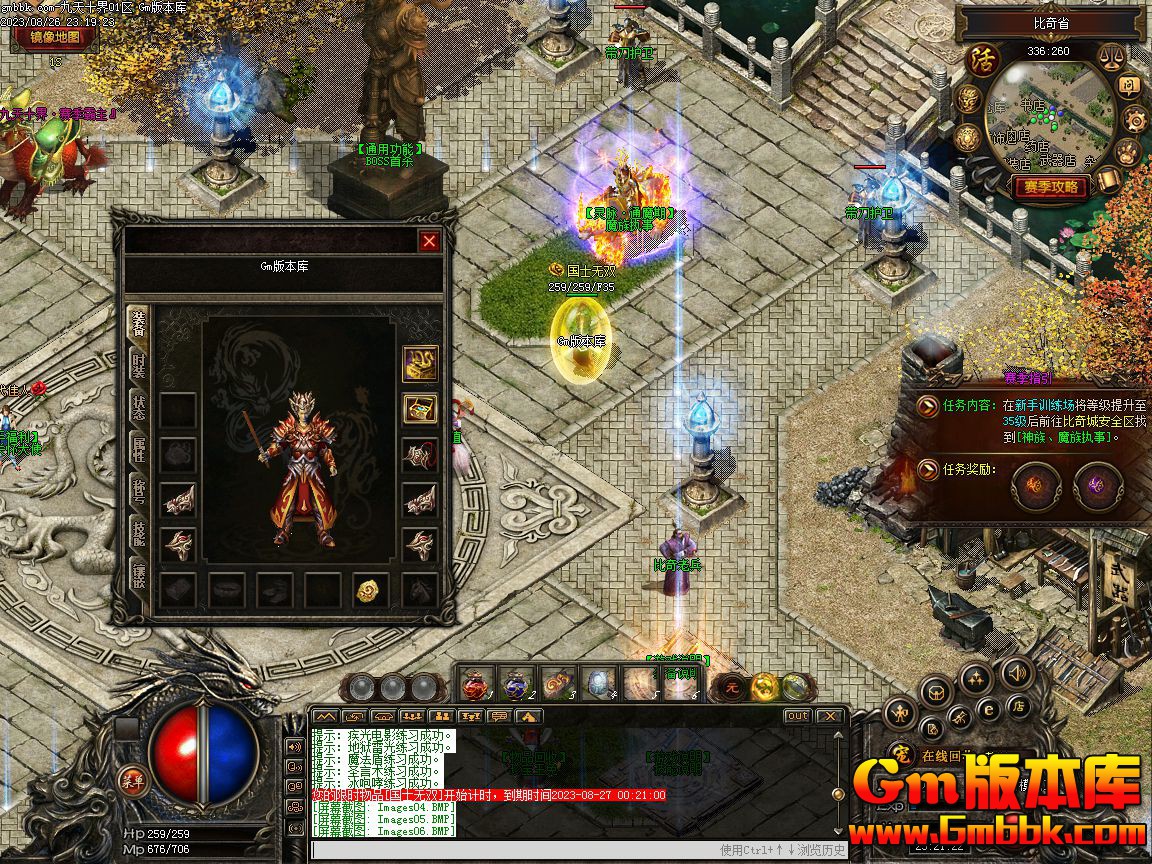Open the treasure chest icon in equipment panel
Viewport: 1152px width, 864px height.
pos(420,408)
